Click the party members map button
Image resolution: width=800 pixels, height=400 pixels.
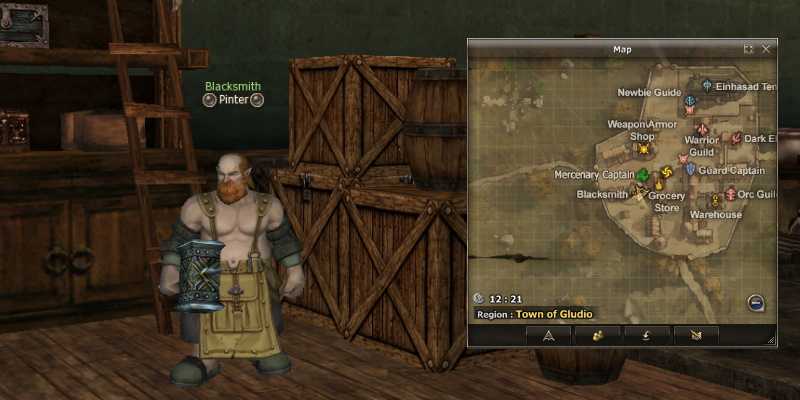pyautogui.click(x=597, y=334)
